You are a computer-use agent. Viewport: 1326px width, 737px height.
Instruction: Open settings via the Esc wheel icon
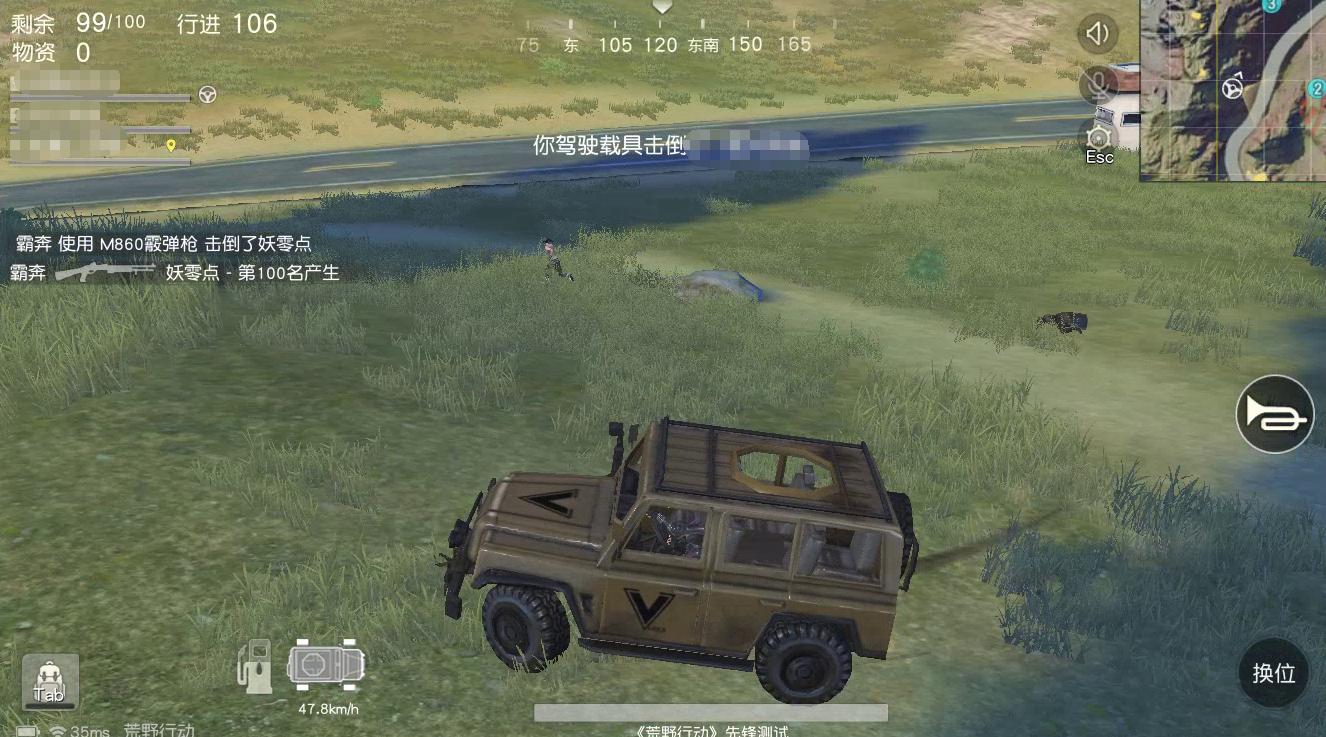pyautogui.click(x=1098, y=138)
